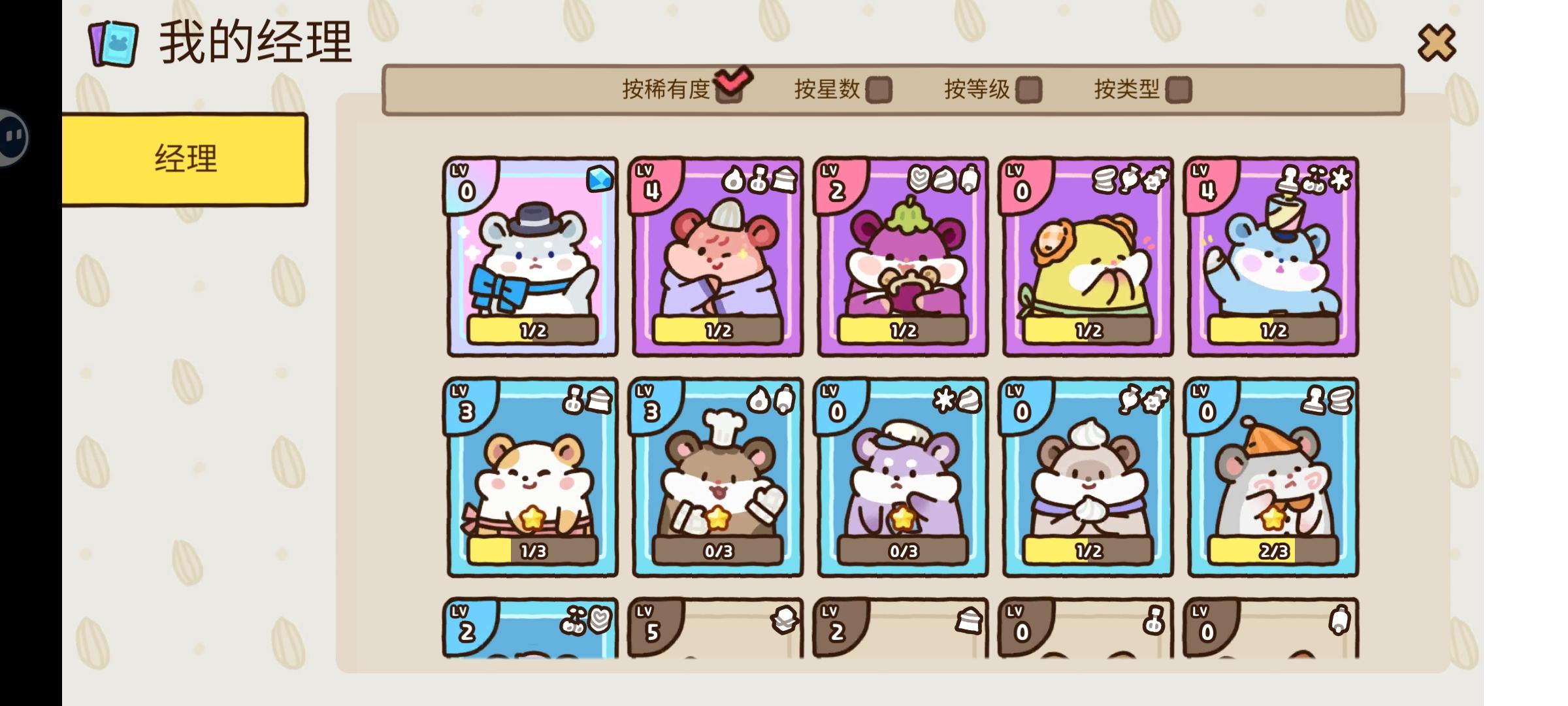Open the 经理 sidebar tab

pos(185,157)
